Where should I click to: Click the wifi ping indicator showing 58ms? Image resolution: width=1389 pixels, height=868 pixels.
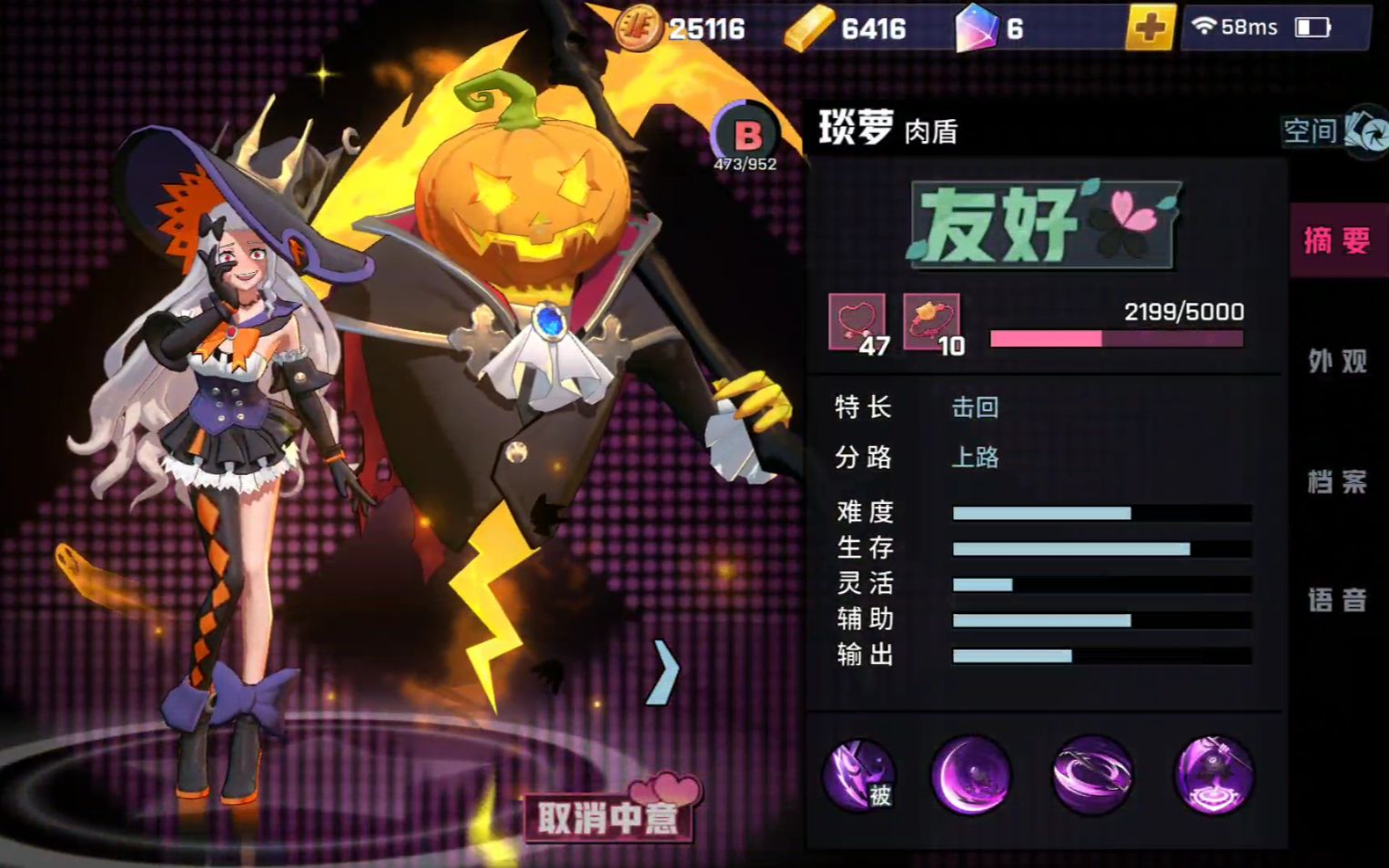[x=1236, y=27]
